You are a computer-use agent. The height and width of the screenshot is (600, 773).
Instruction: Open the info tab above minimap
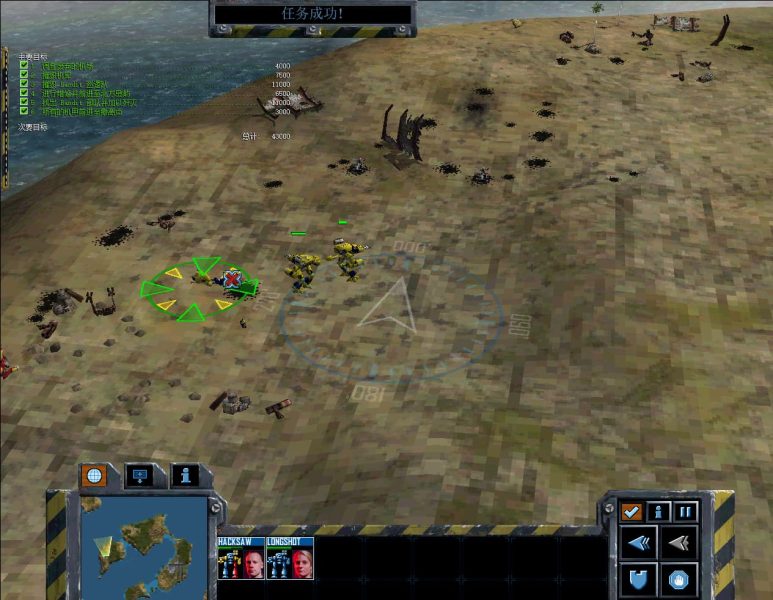pyautogui.click(x=185, y=476)
